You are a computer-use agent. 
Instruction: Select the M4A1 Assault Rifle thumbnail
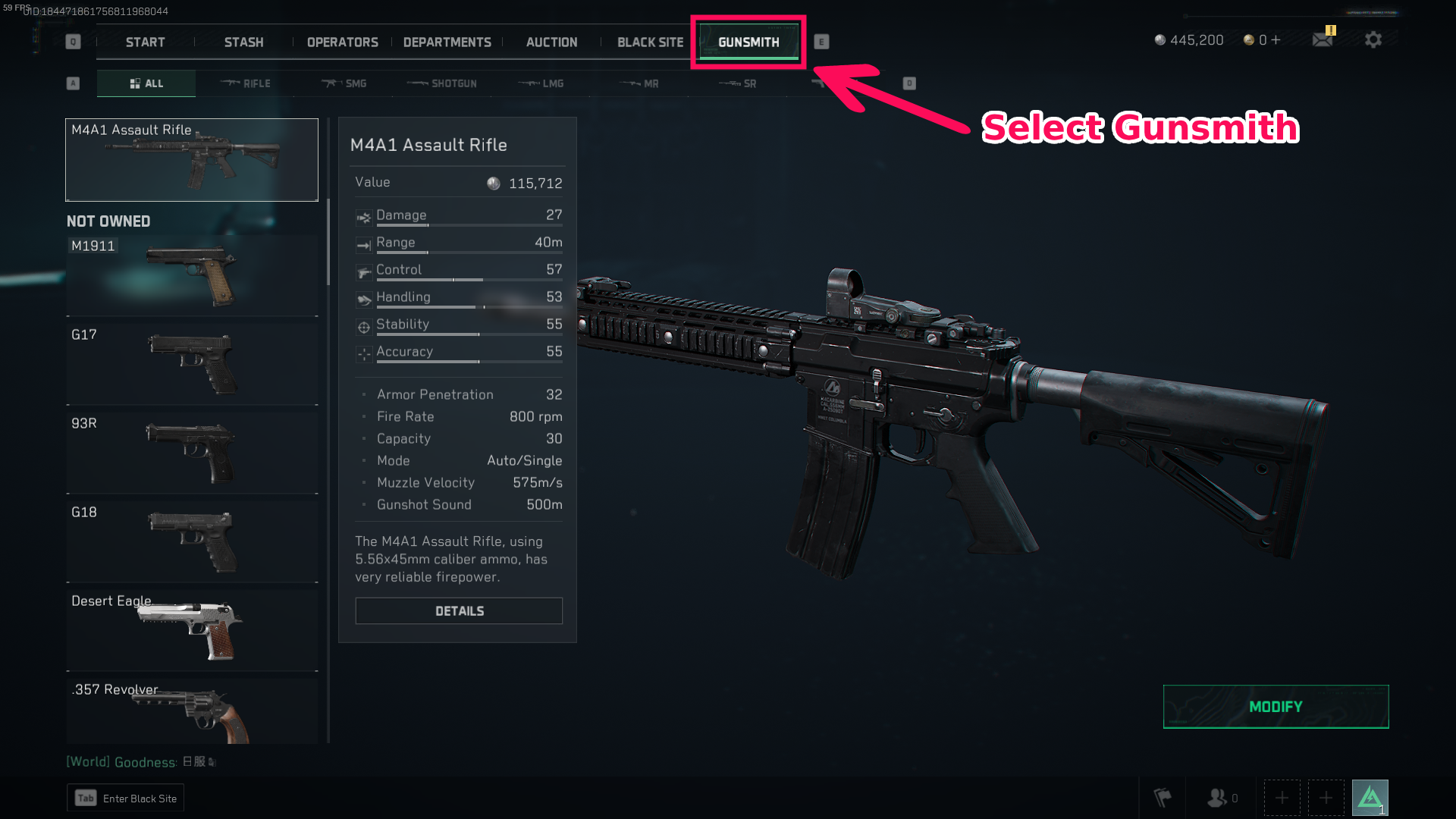[x=191, y=159]
